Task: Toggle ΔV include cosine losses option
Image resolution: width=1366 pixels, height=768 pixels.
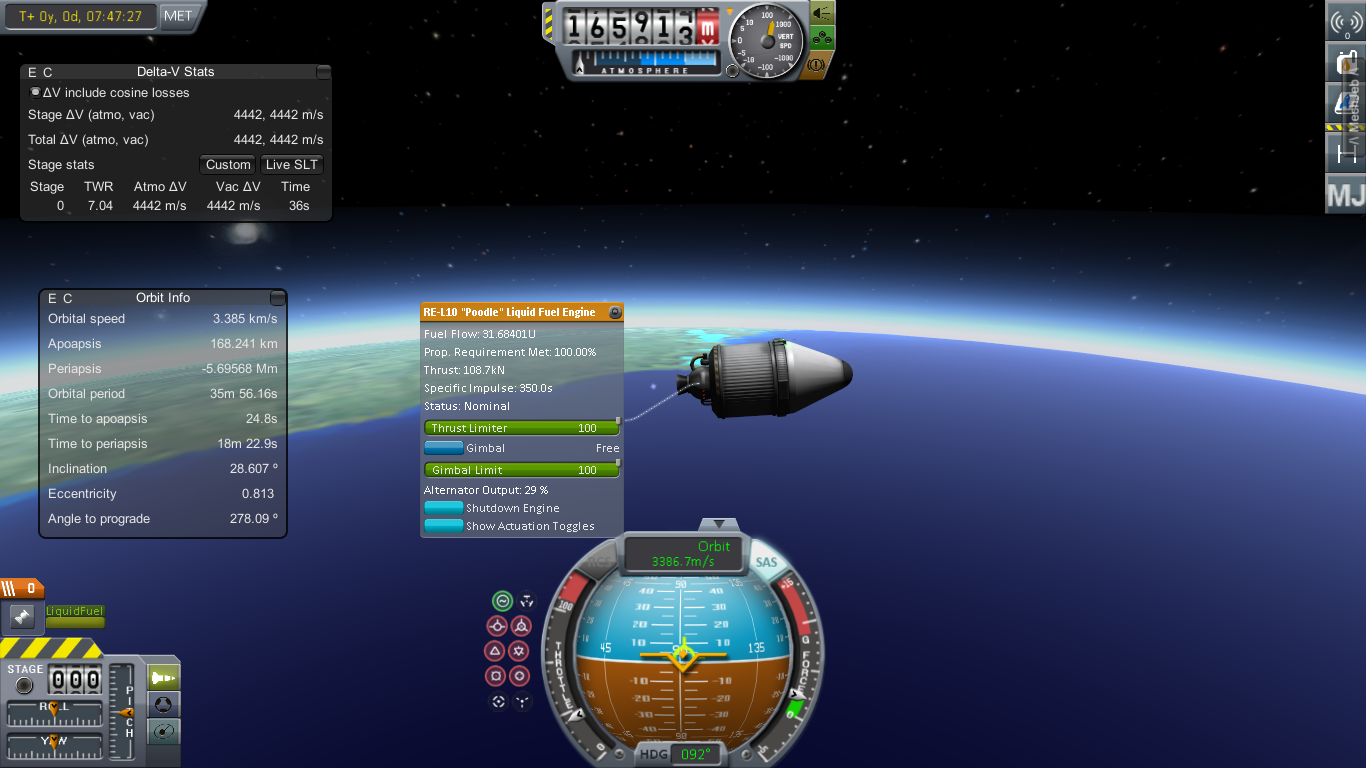Action: (36, 92)
